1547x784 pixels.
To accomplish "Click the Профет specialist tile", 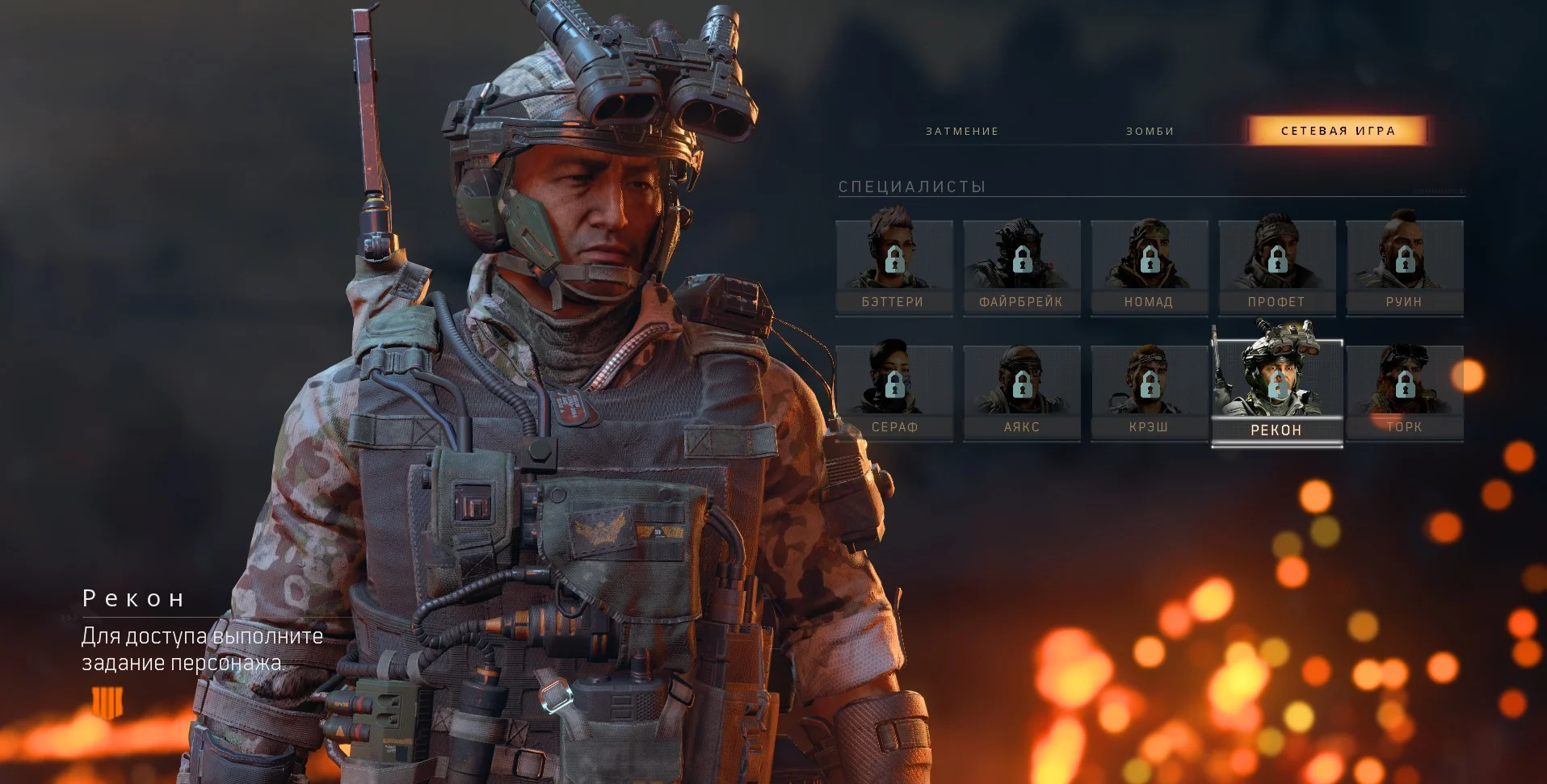I will [1276, 266].
